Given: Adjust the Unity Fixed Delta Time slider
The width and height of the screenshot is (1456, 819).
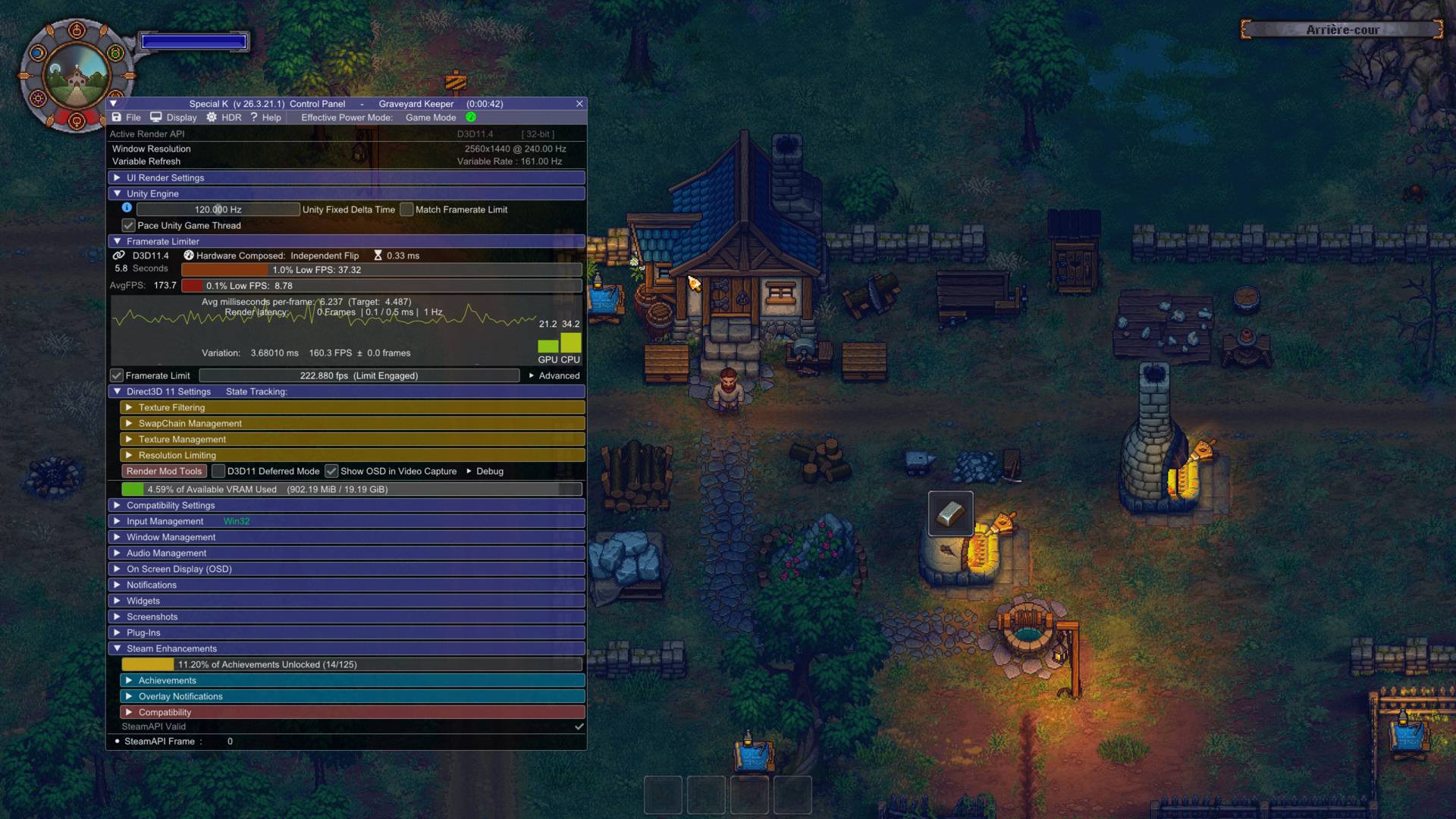Looking at the screenshot, I should [x=218, y=210].
